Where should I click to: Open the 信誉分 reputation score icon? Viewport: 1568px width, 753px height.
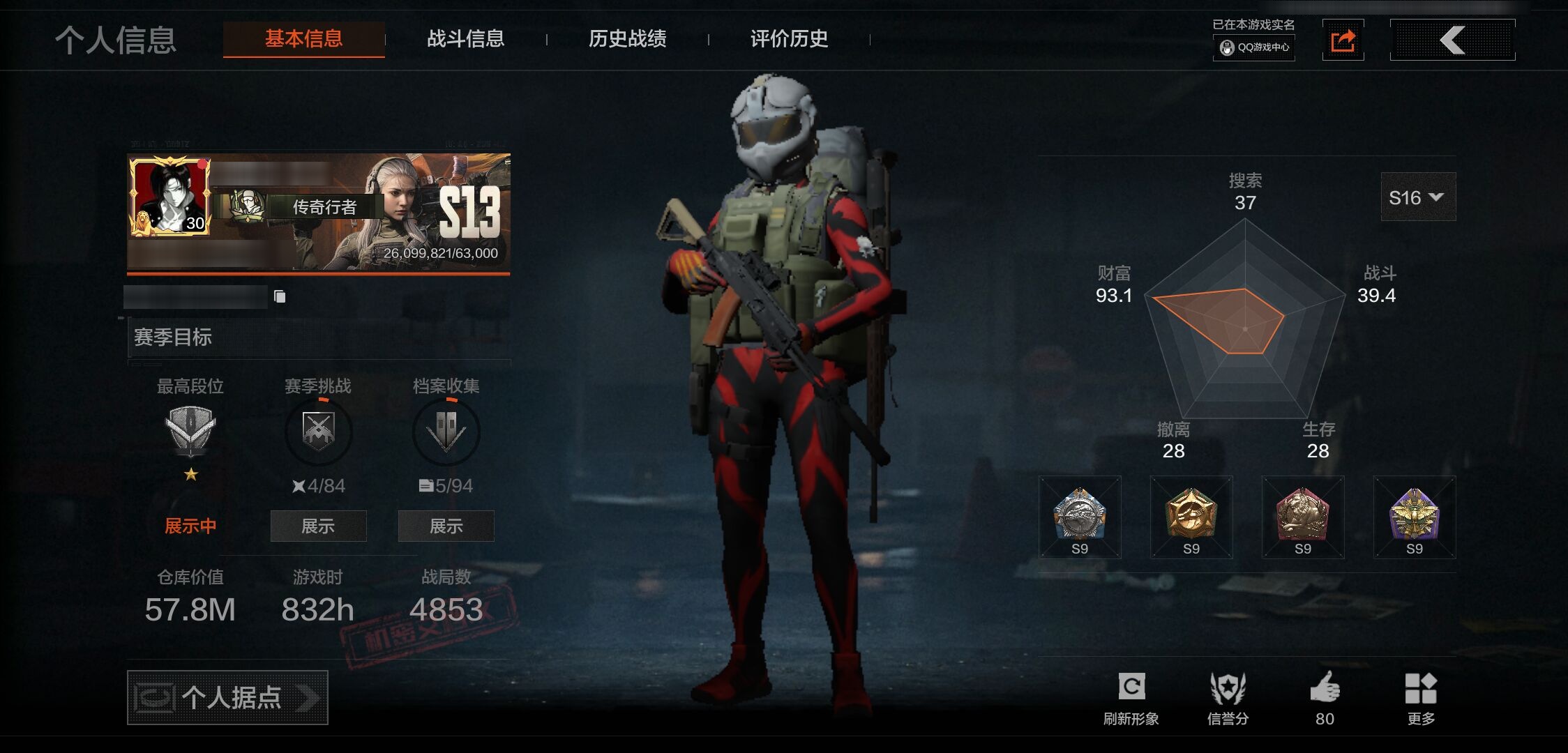[1229, 687]
